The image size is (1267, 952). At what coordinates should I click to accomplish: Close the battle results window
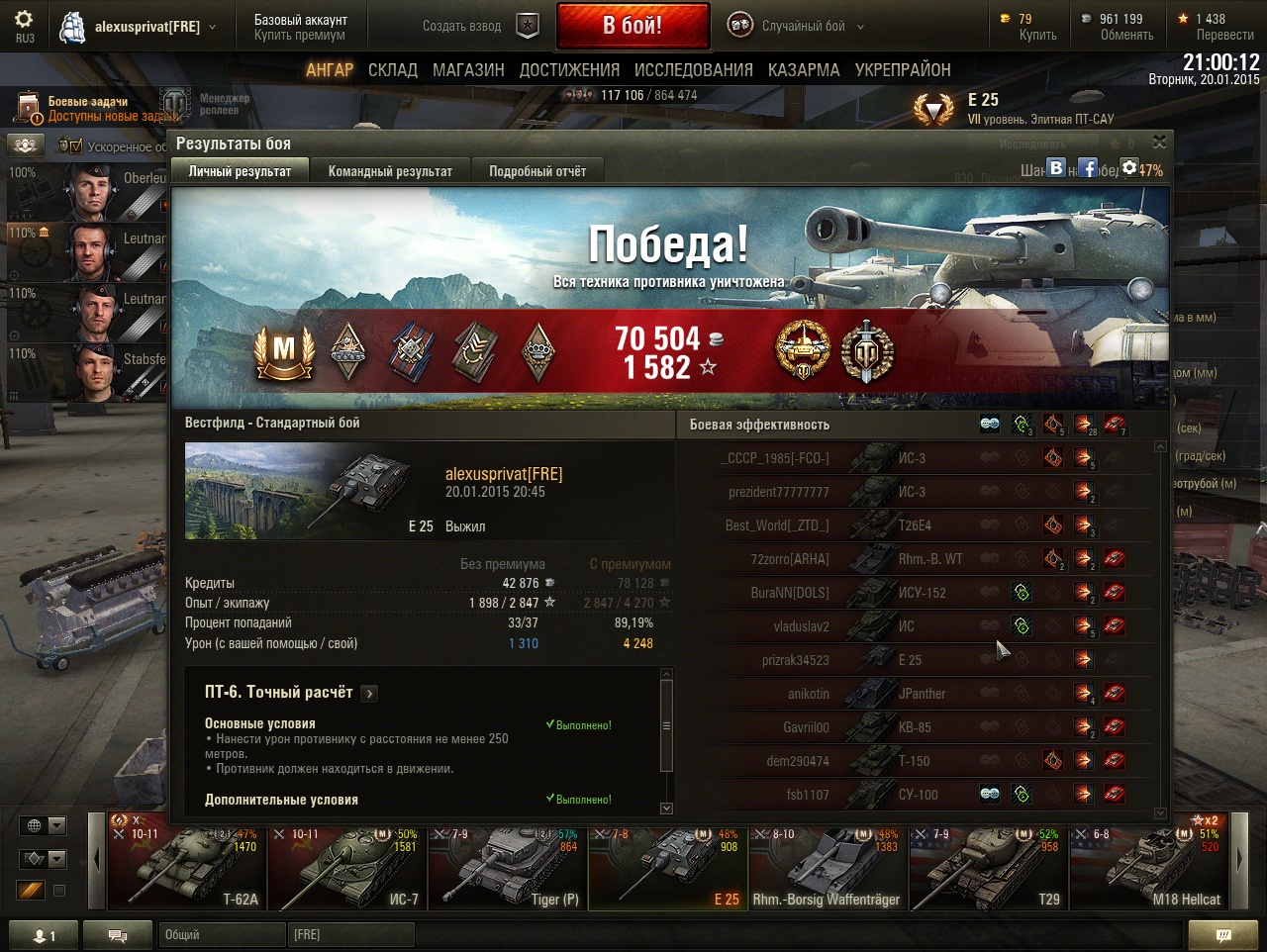(1159, 143)
